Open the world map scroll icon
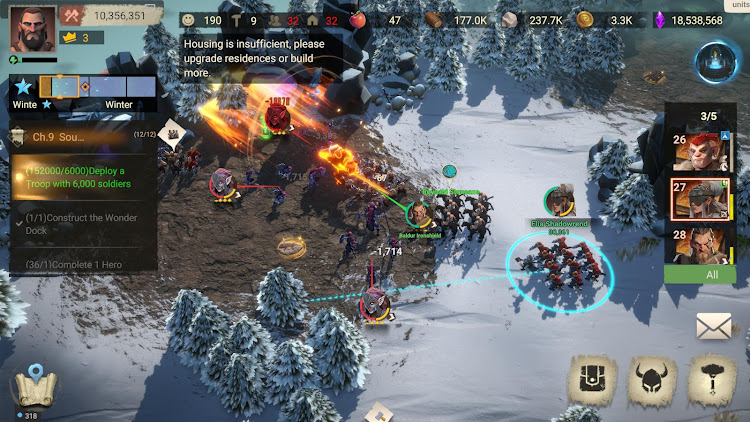 pyautogui.click(x=35, y=388)
